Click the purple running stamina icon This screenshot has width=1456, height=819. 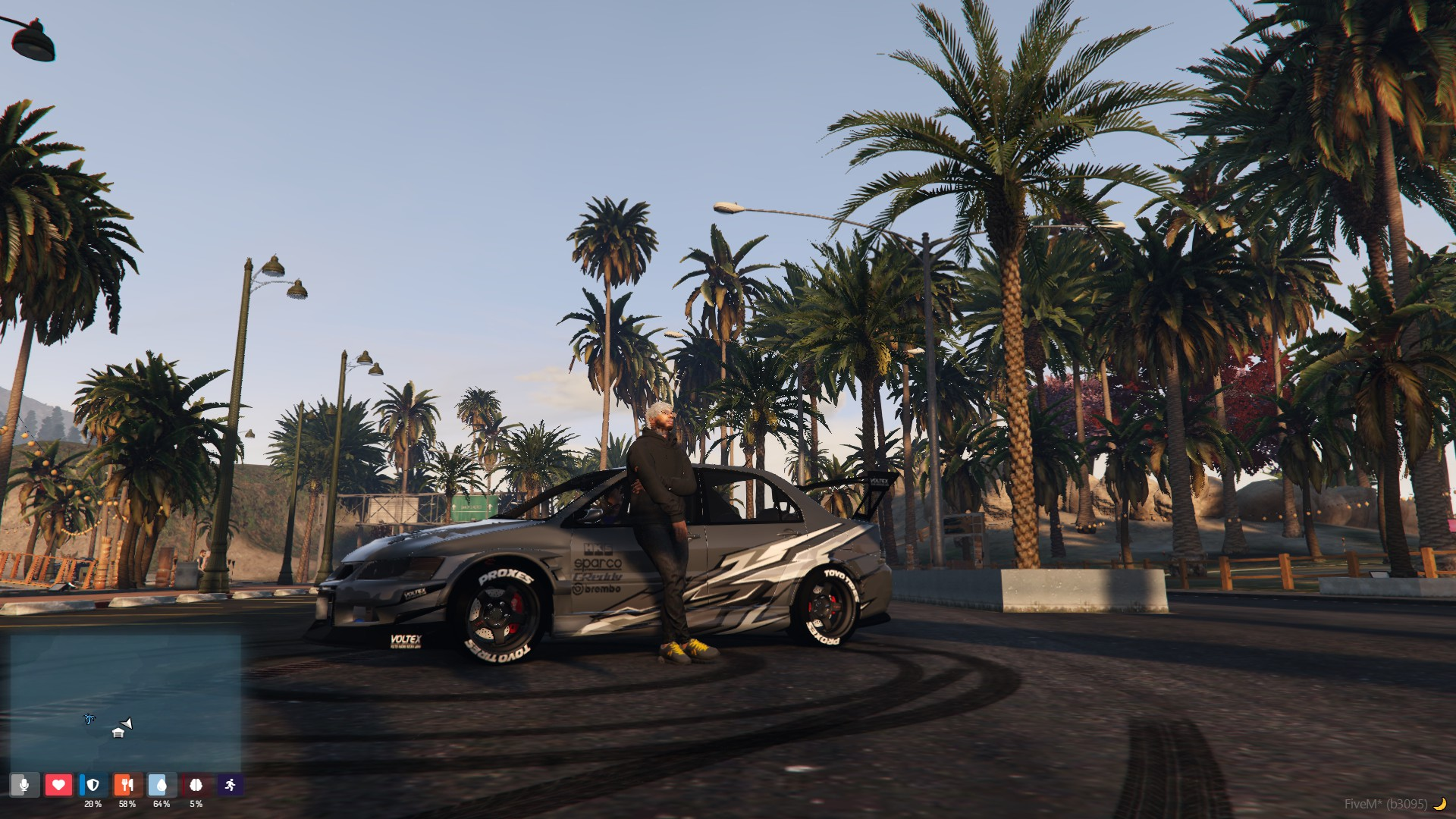231,785
